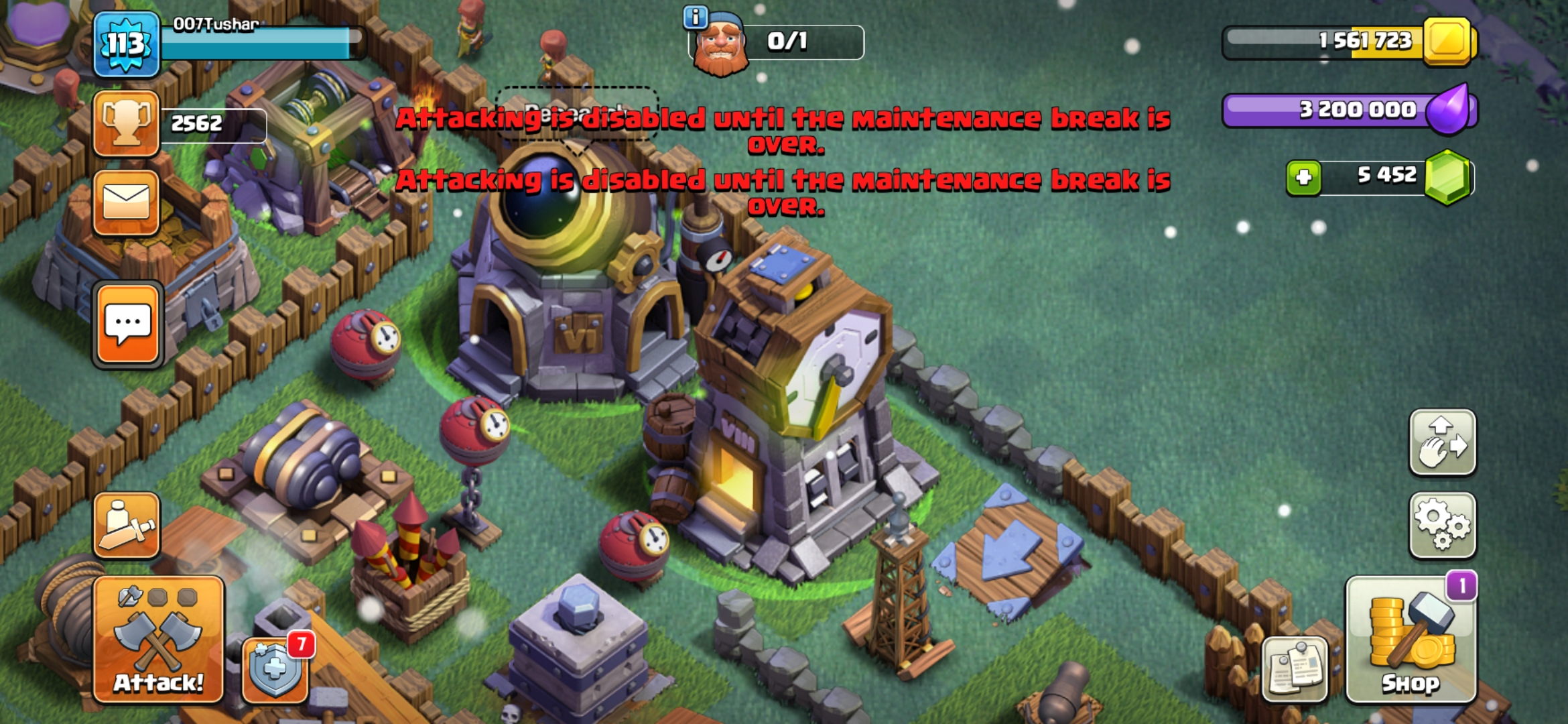
Task: Open the trophy leaderboard icon
Action: click(126, 124)
